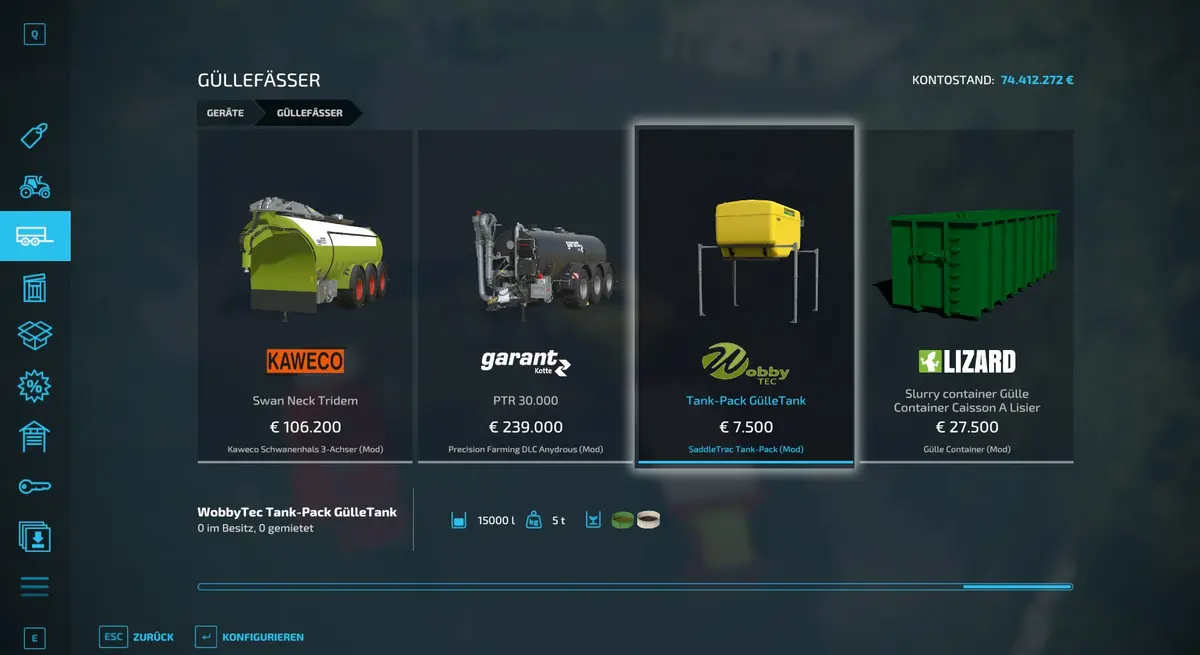Image resolution: width=1200 pixels, height=655 pixels.
Task: Show the open box packs category
Action: pos(35,336)
